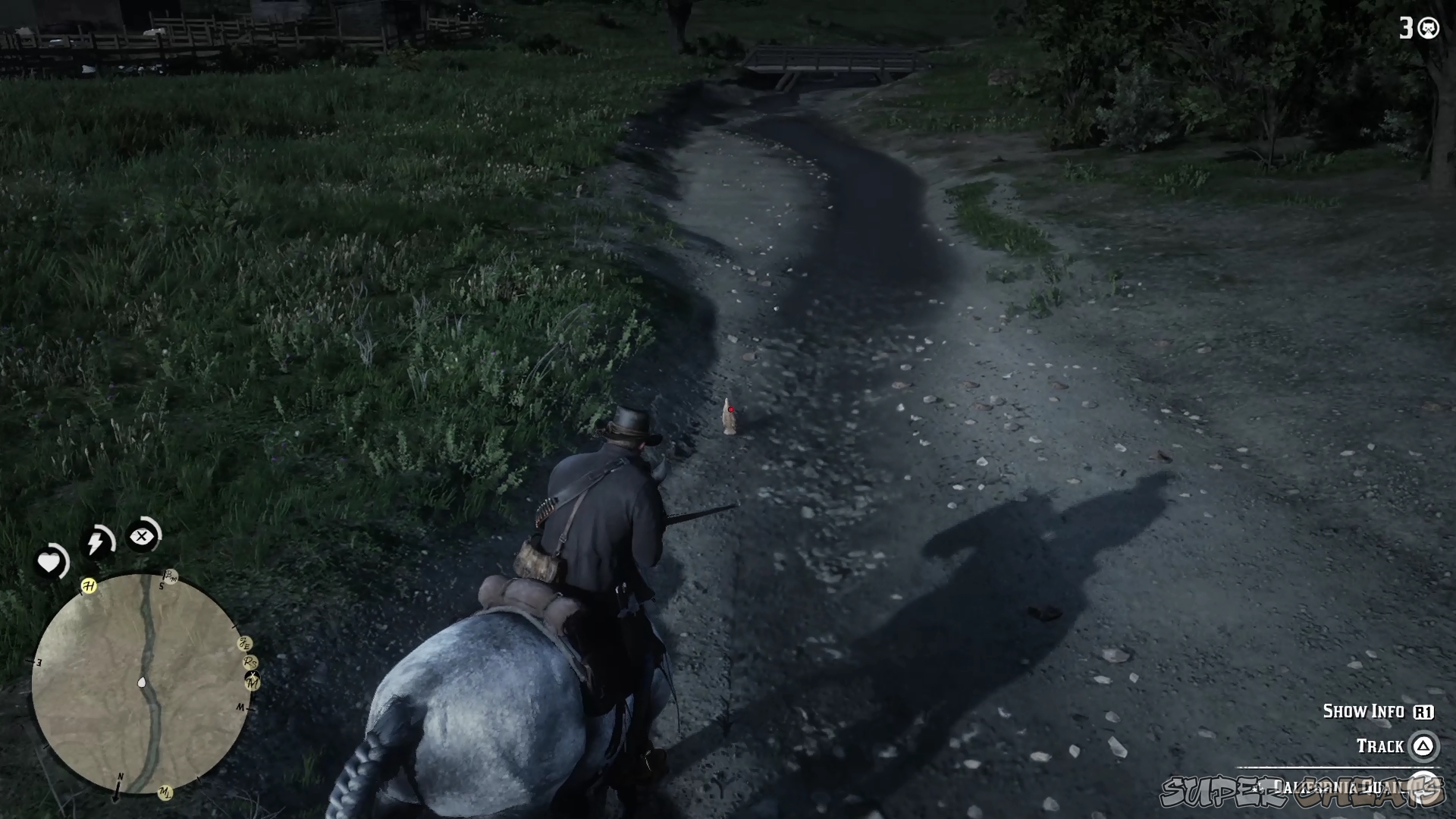Screen dimensions: 1456x819
Task: Click the white player marker inside the minimap
Action: [142, 682]
